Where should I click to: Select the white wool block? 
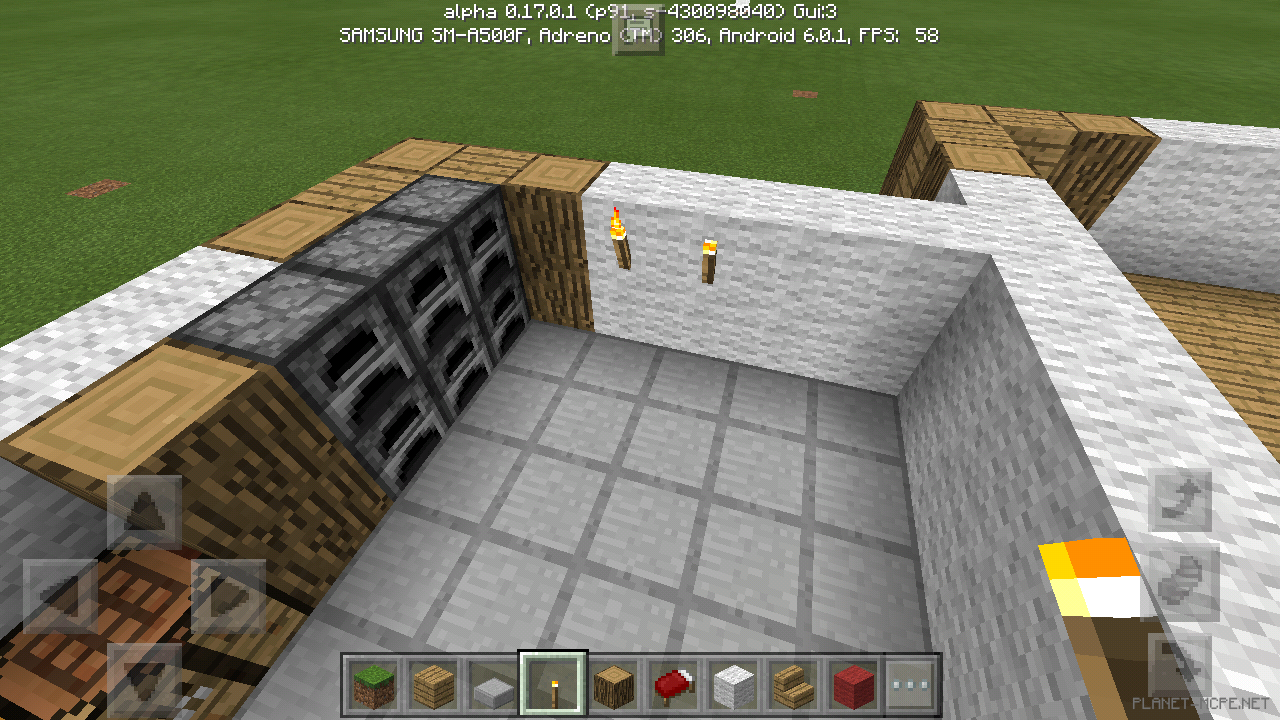coord(735,685)
